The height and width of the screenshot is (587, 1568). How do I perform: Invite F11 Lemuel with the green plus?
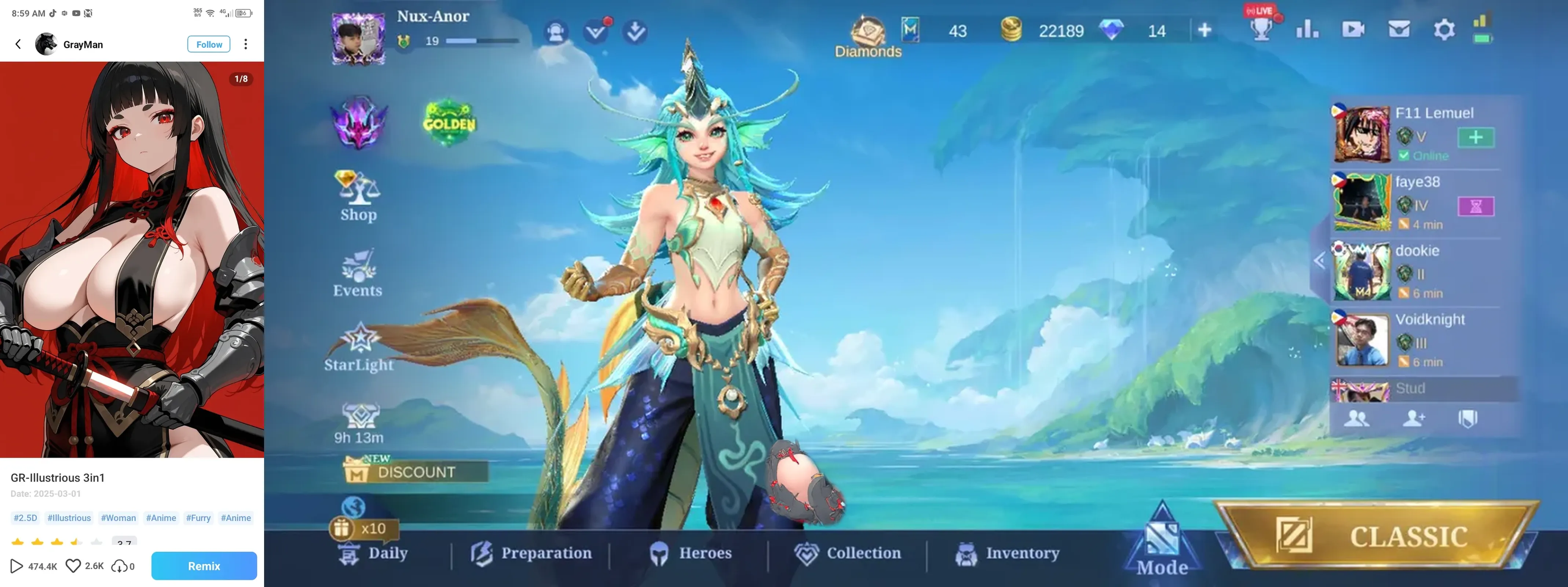[x=1476, y=138]
